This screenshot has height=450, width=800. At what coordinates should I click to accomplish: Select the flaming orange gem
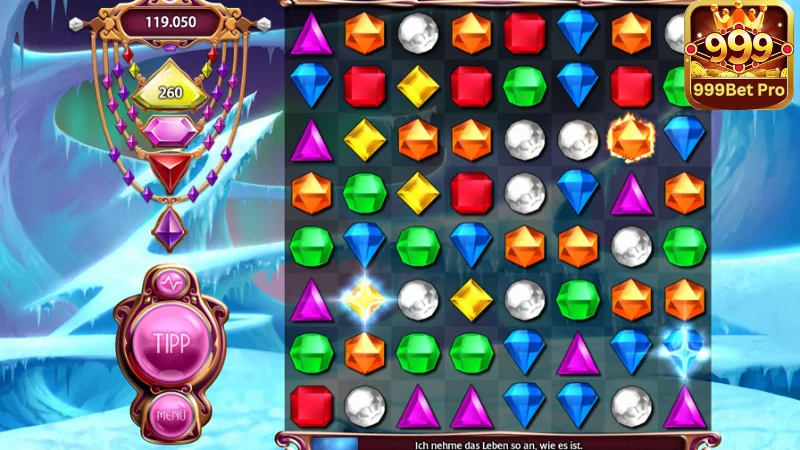[631, 140]
